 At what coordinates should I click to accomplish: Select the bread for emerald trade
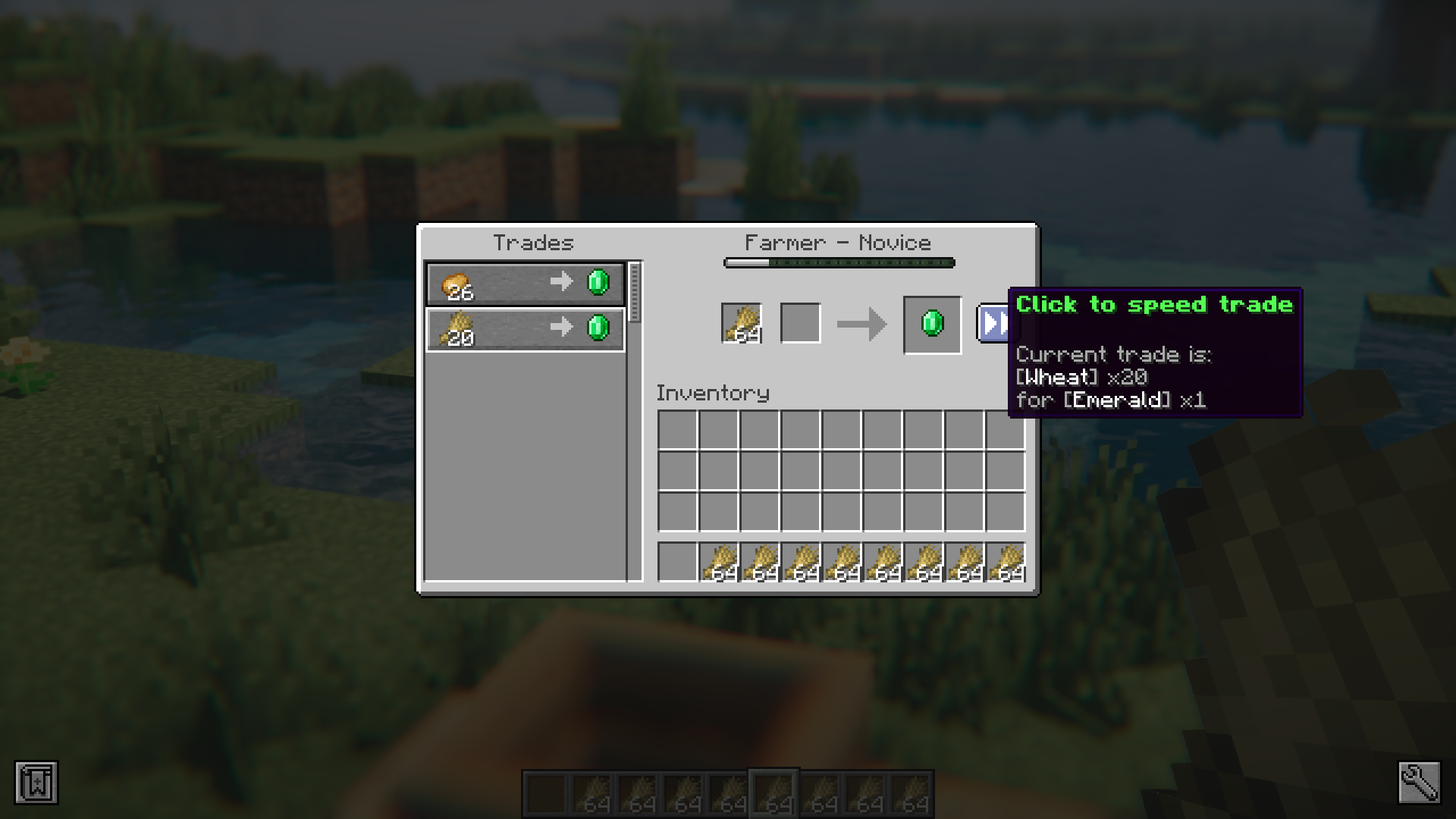(x=525, y=284)
